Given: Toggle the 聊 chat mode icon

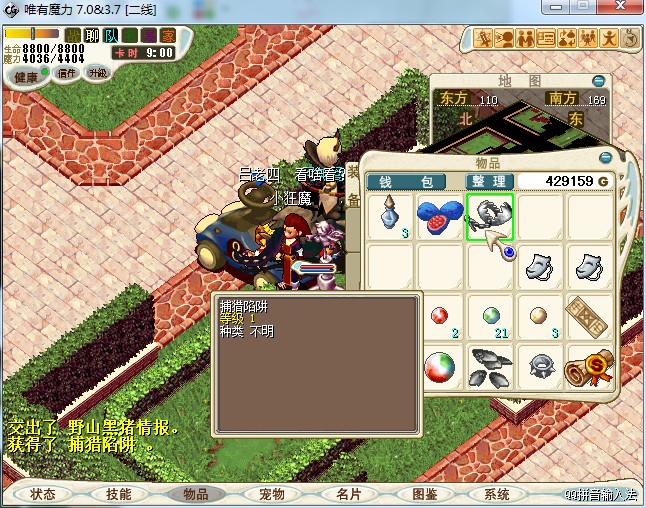Looking at the screenshot, I should point(92,36).
